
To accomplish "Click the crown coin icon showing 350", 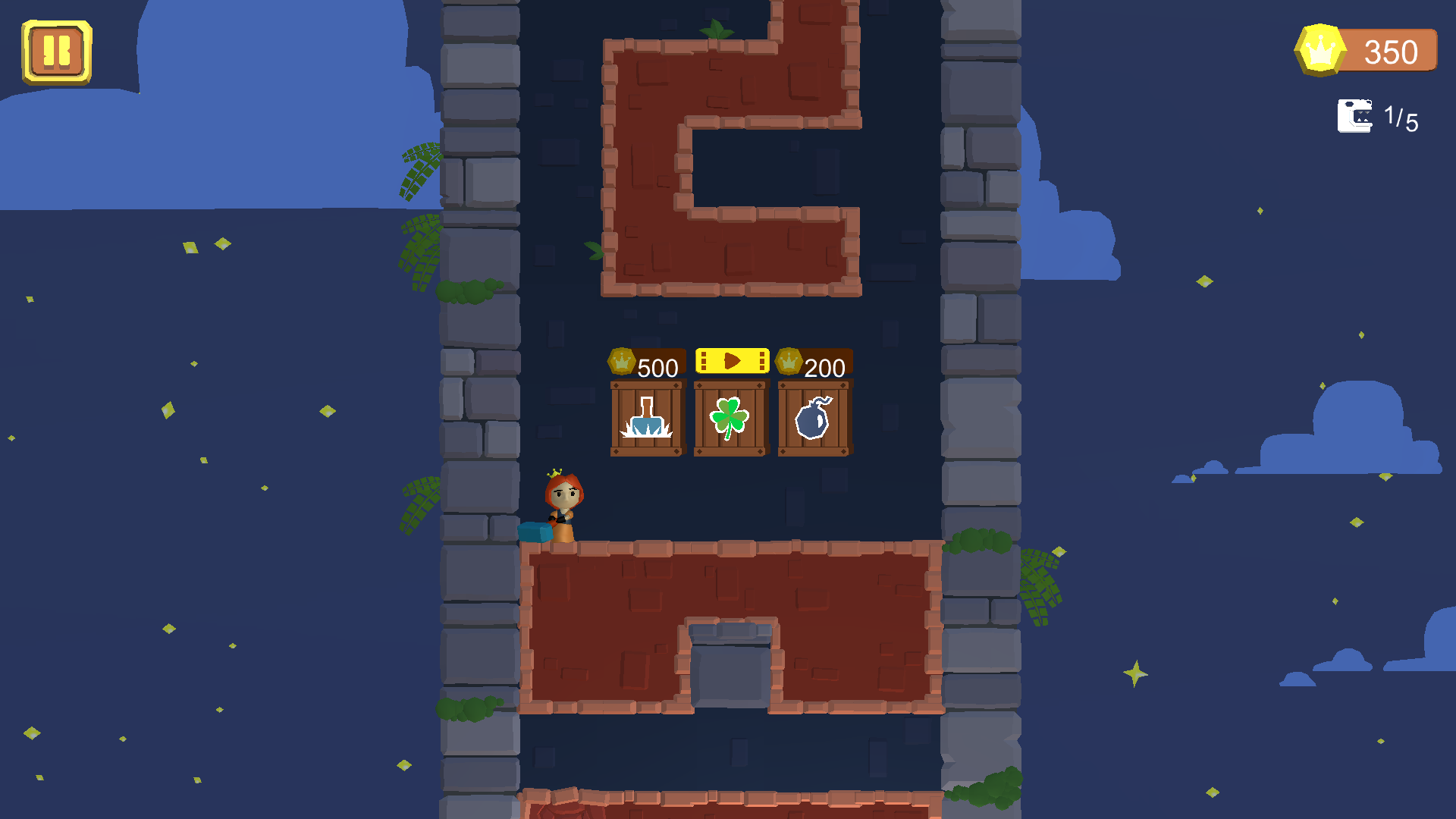I will click(1320, 51).
